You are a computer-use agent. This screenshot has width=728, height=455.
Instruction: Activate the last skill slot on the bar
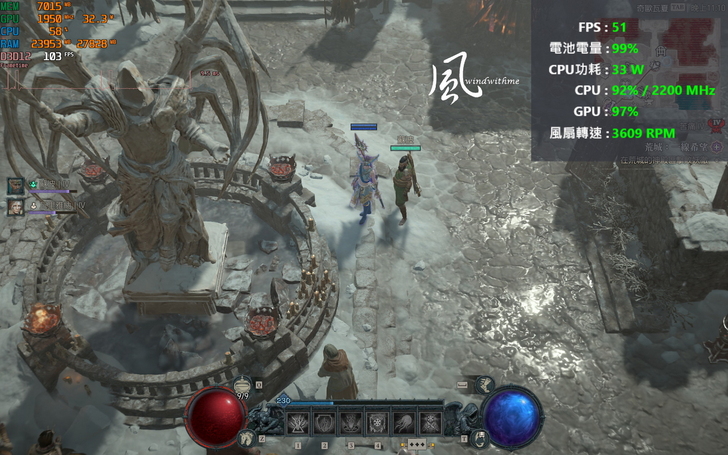click(429, 423)
